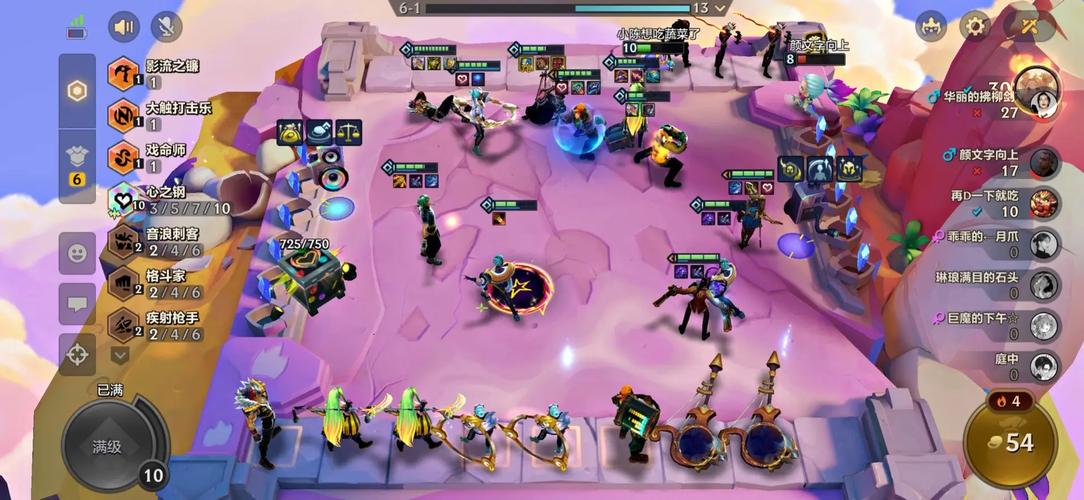1084x500 pixels.
Task: Click the crosshair target button
Action: coord(77,354)
